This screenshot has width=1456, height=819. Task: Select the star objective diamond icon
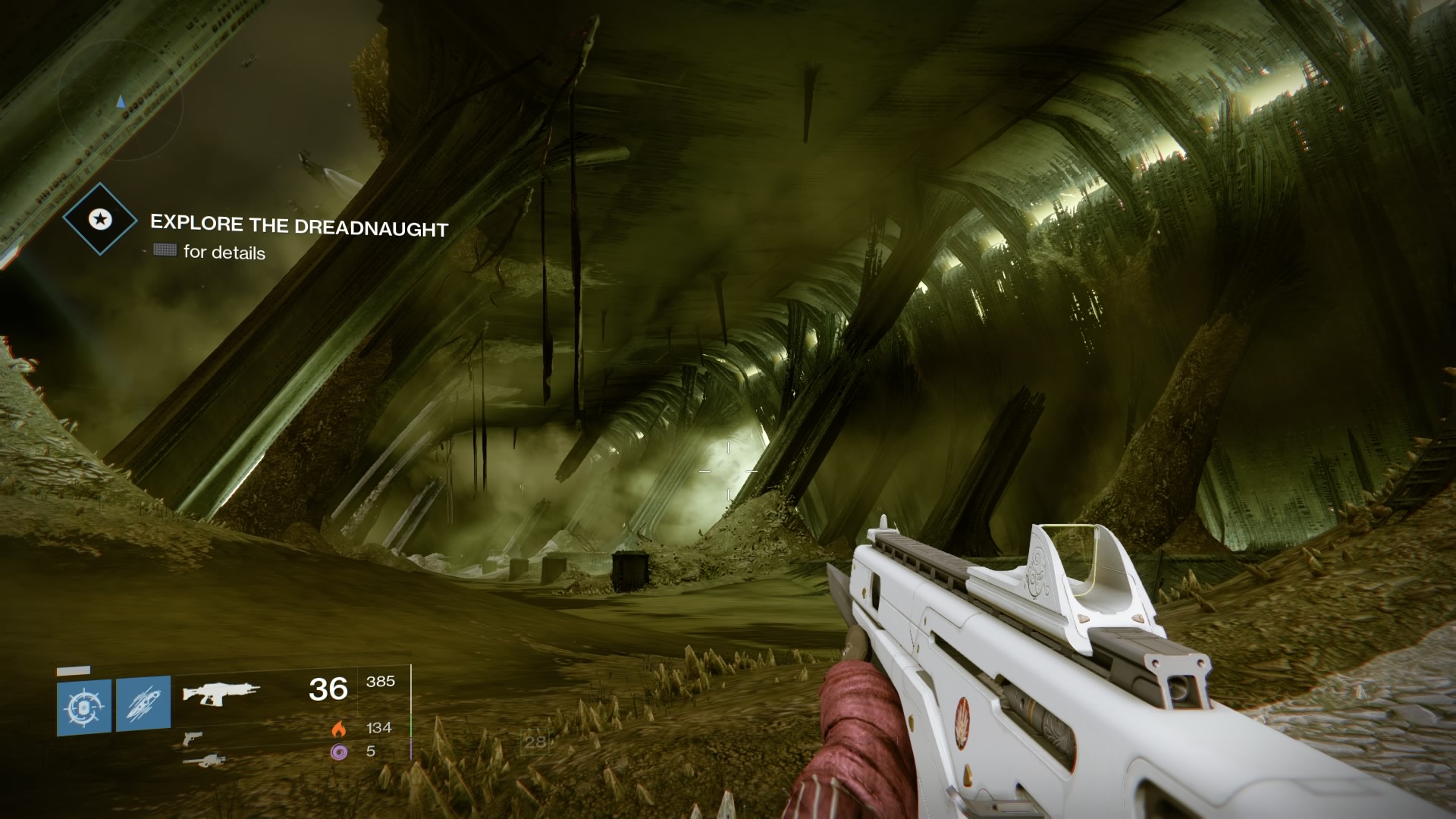click(100, 220)
